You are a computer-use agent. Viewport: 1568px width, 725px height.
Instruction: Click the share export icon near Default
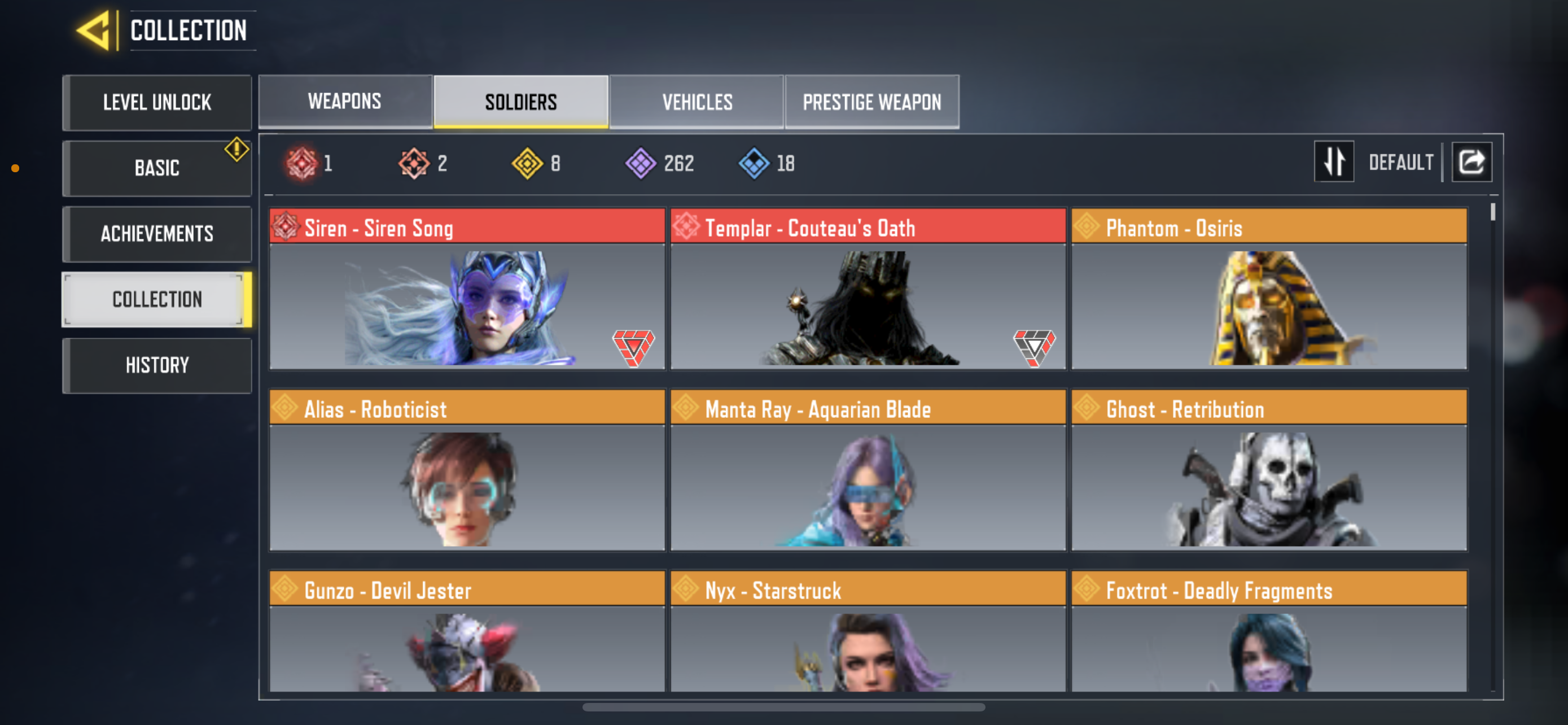coord(1472,161)
